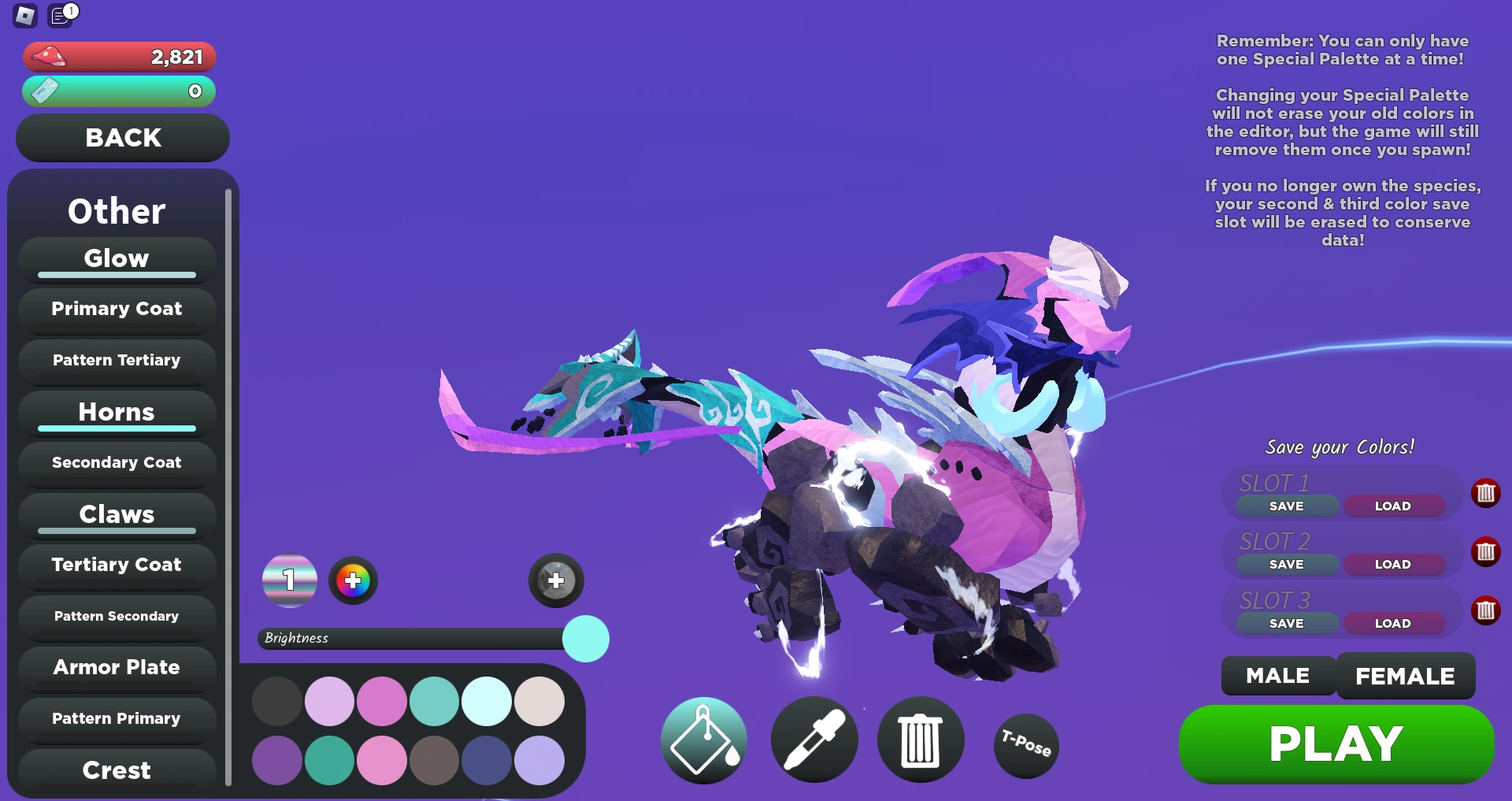Select the paint bucket fill tool
Screen dimensions: 1512x801
703,740
